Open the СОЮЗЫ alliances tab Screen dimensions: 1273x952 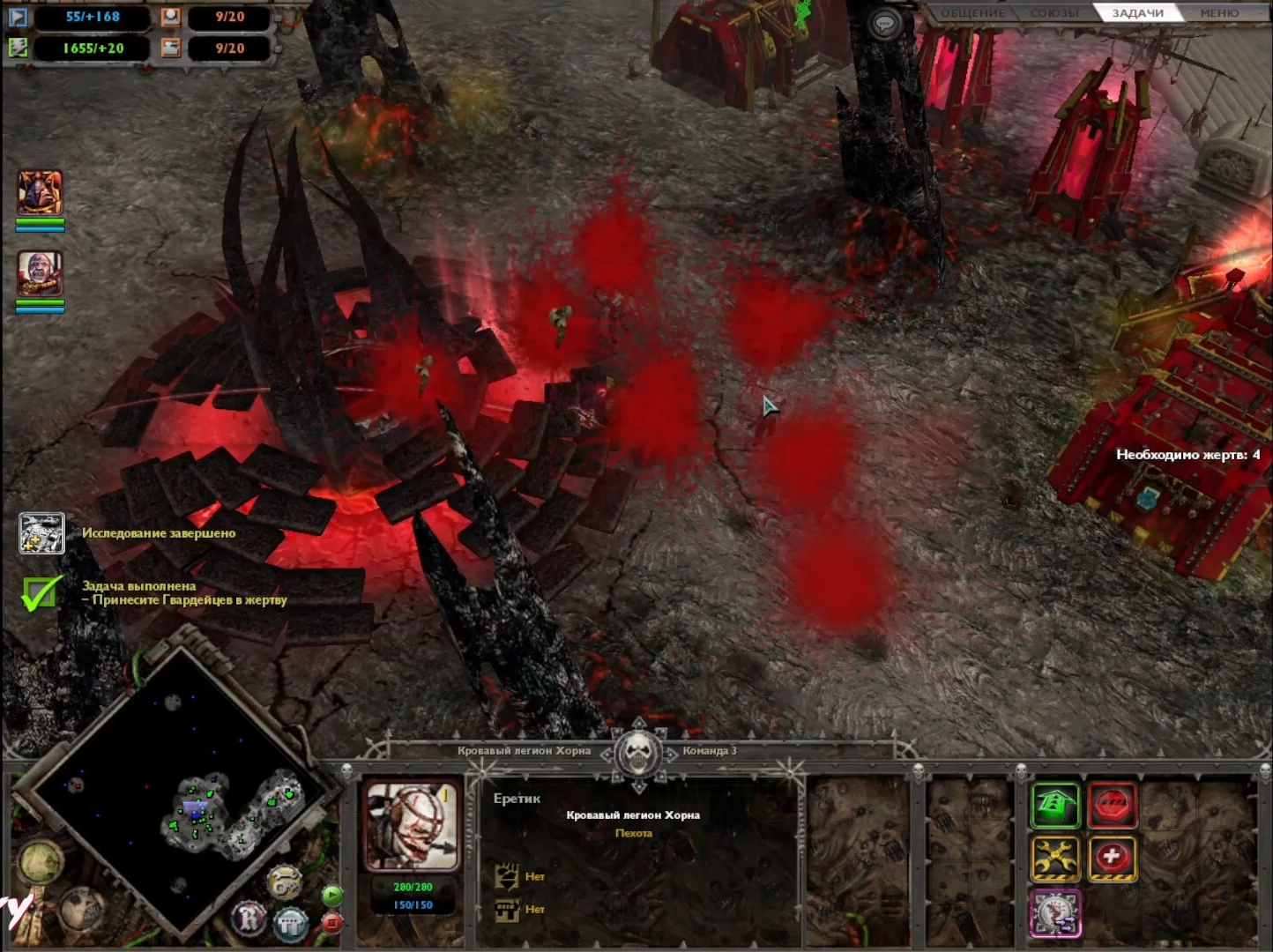click(1055, 13)
